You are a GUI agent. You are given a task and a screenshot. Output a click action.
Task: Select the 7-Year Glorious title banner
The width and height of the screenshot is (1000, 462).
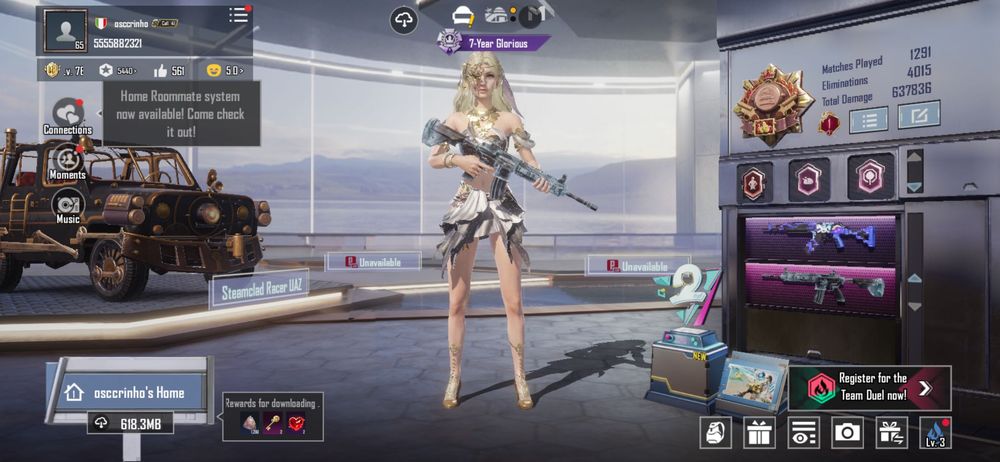coord(495,43)
